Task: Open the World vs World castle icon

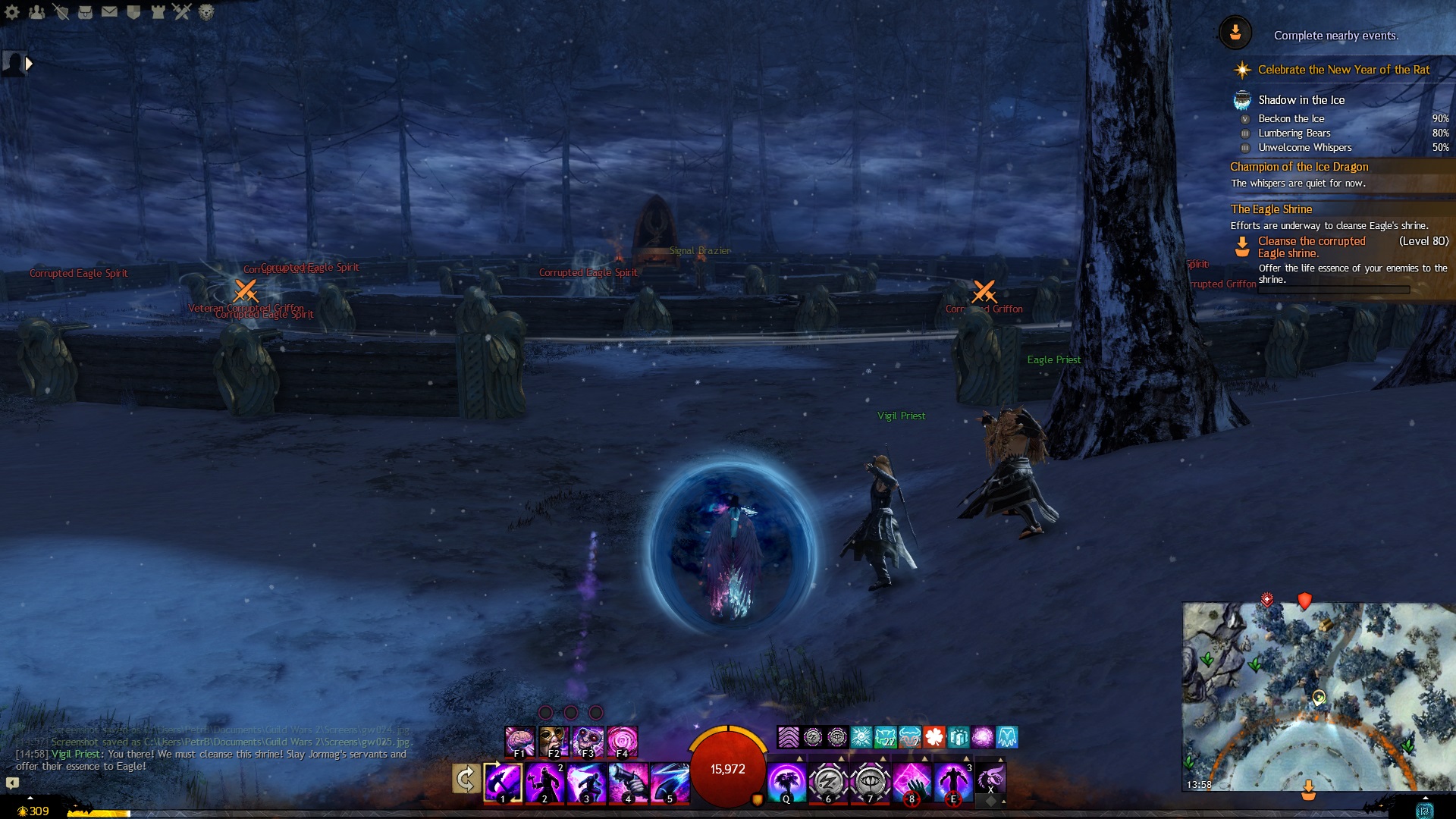Action: (158, 12)
